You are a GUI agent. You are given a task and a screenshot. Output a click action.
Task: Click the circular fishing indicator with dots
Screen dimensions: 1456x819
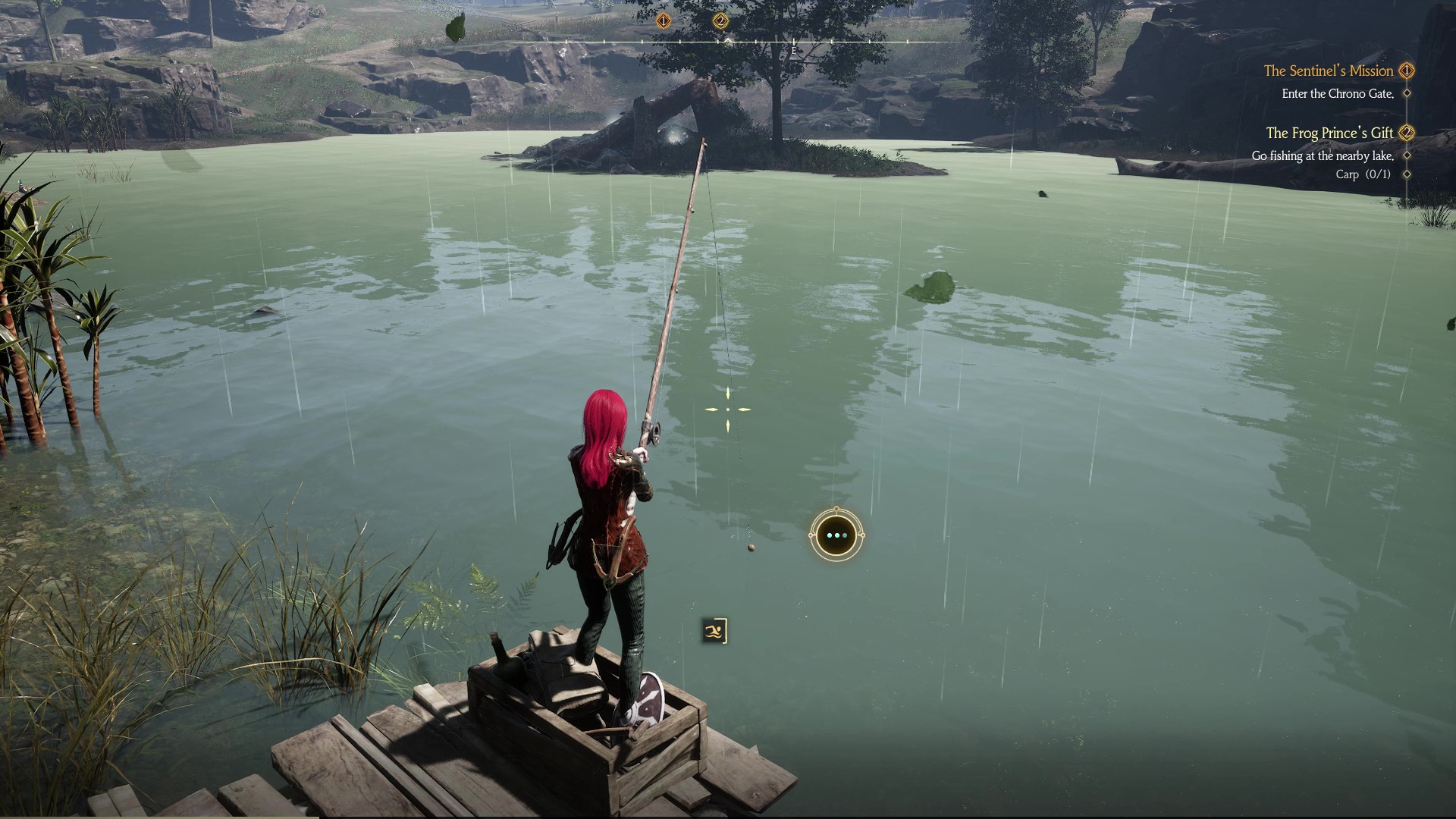pos(836,535)
